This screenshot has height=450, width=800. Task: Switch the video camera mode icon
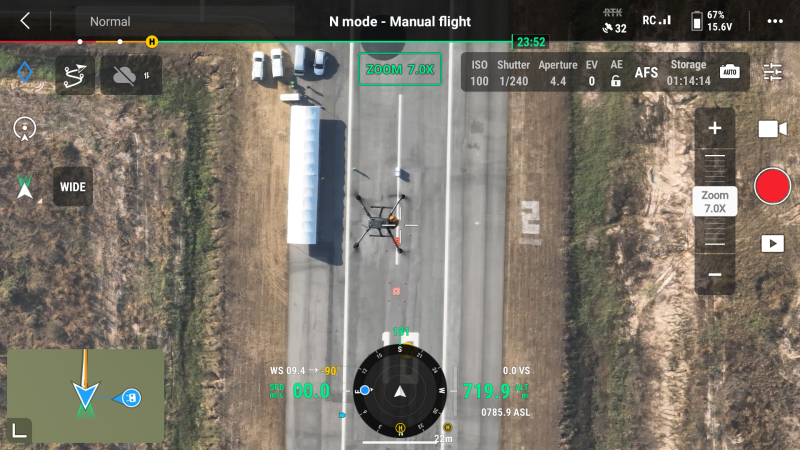[772, 129]
